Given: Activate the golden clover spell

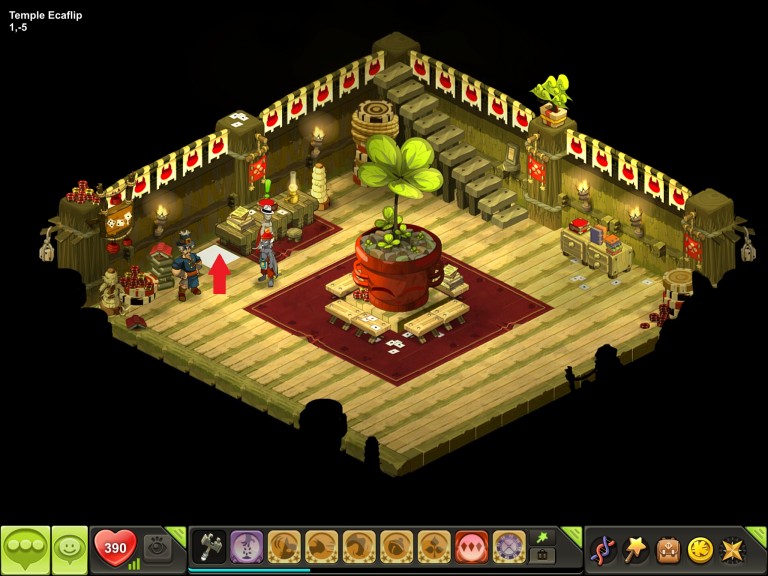Looking at the screenshot, I should coord(434,547).
